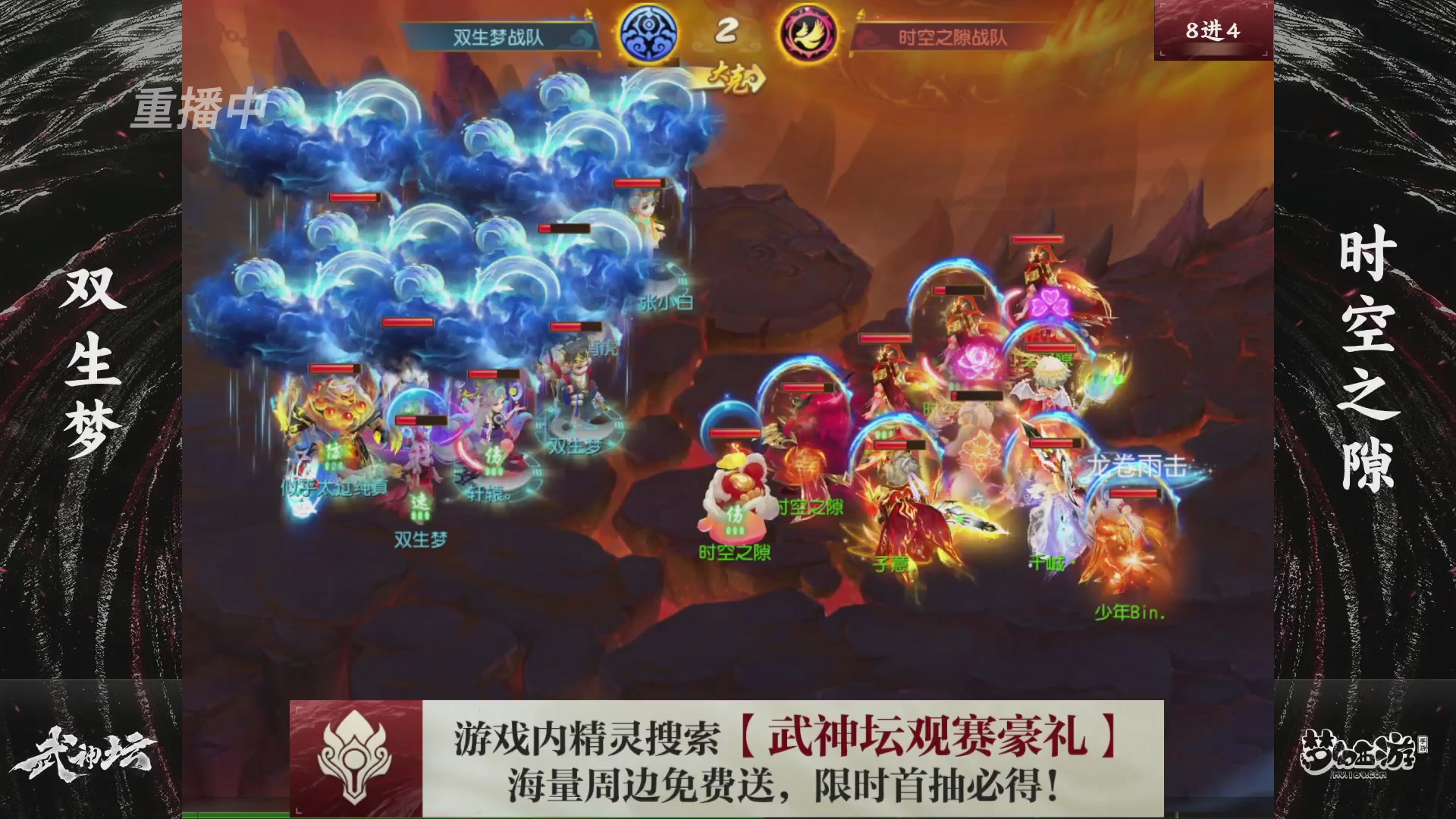This screenshot has width=1456, height=819.
Task: Click the red health bar above 少年Bin.
Action: pyautogui.click(x=1134, y=493)
